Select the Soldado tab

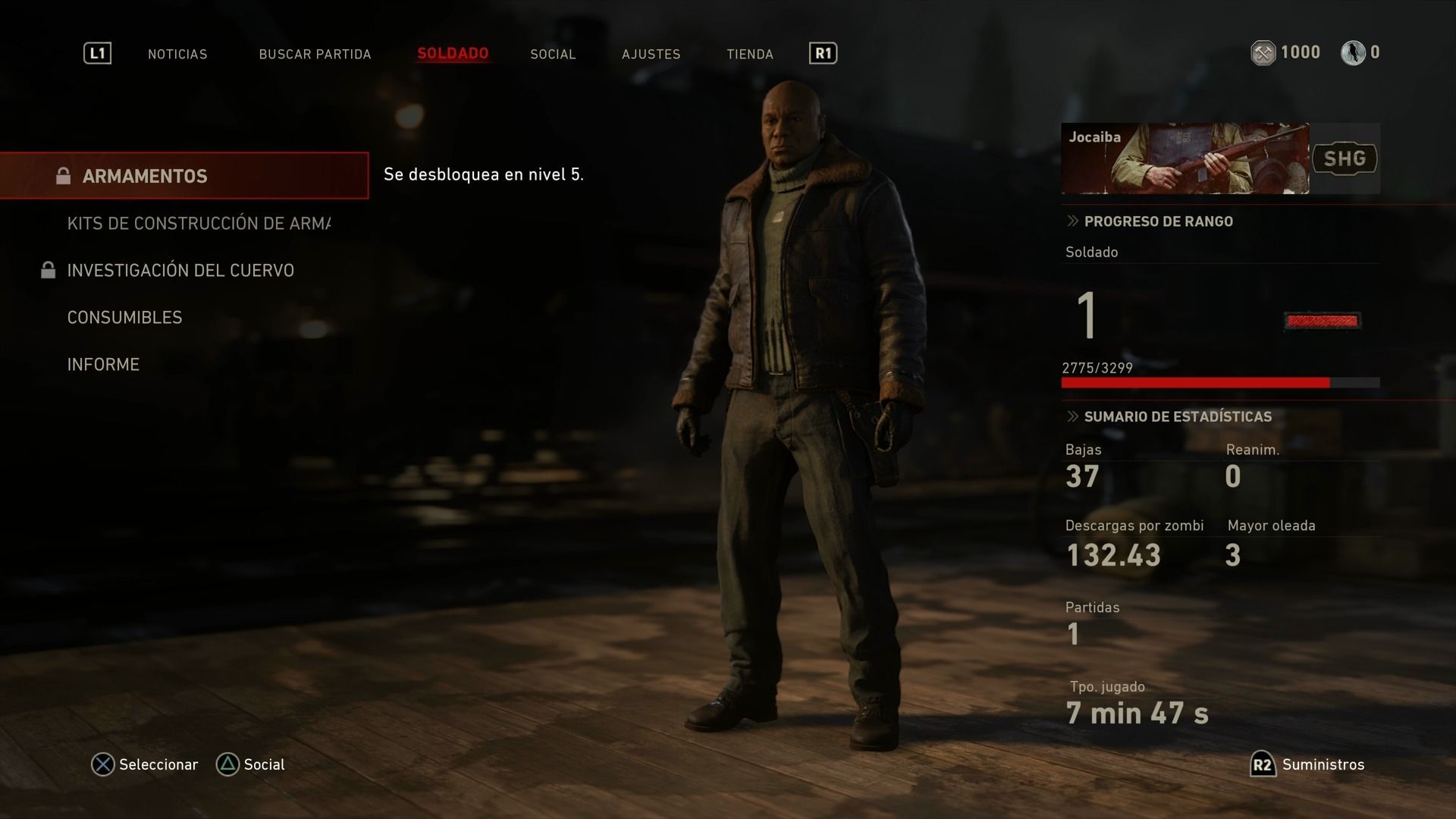(x=453, y=54)
